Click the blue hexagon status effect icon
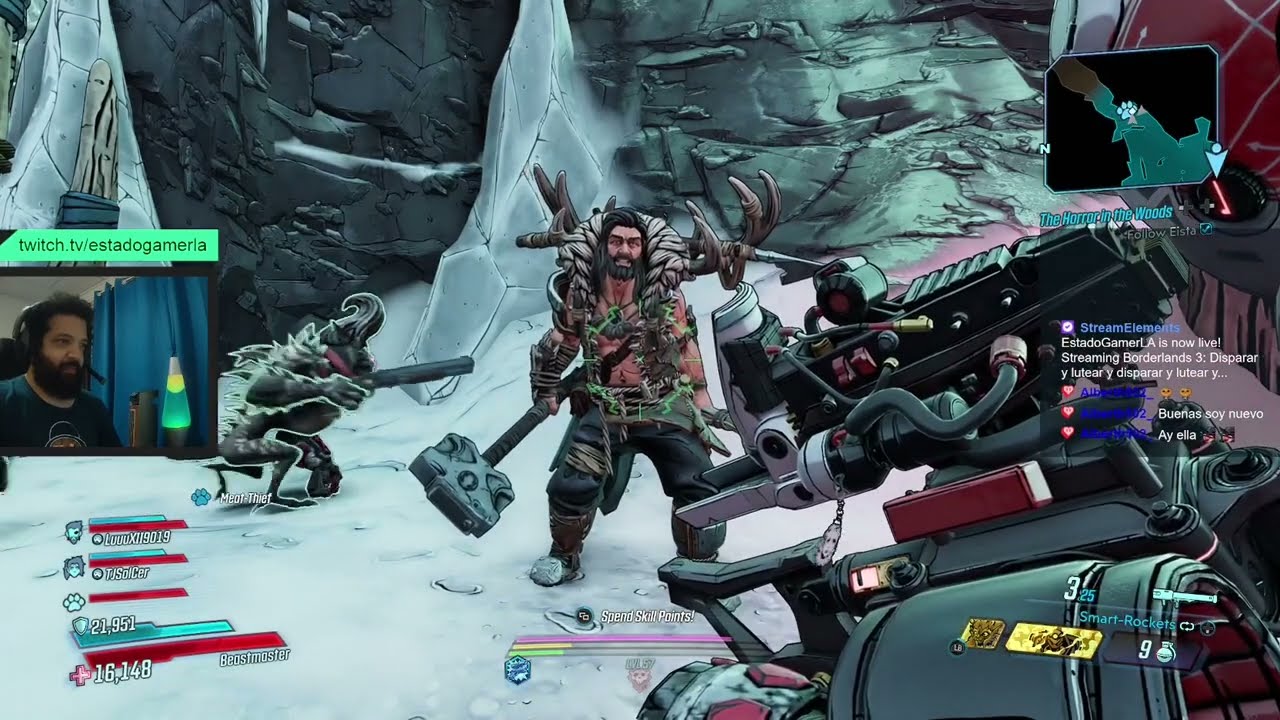 tap(517, 670)
